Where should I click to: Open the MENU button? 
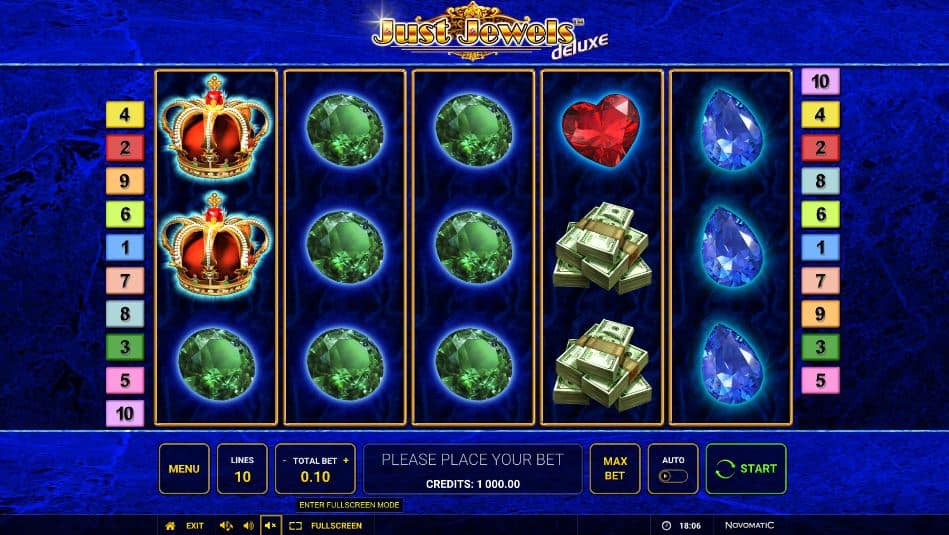(184, 469)
